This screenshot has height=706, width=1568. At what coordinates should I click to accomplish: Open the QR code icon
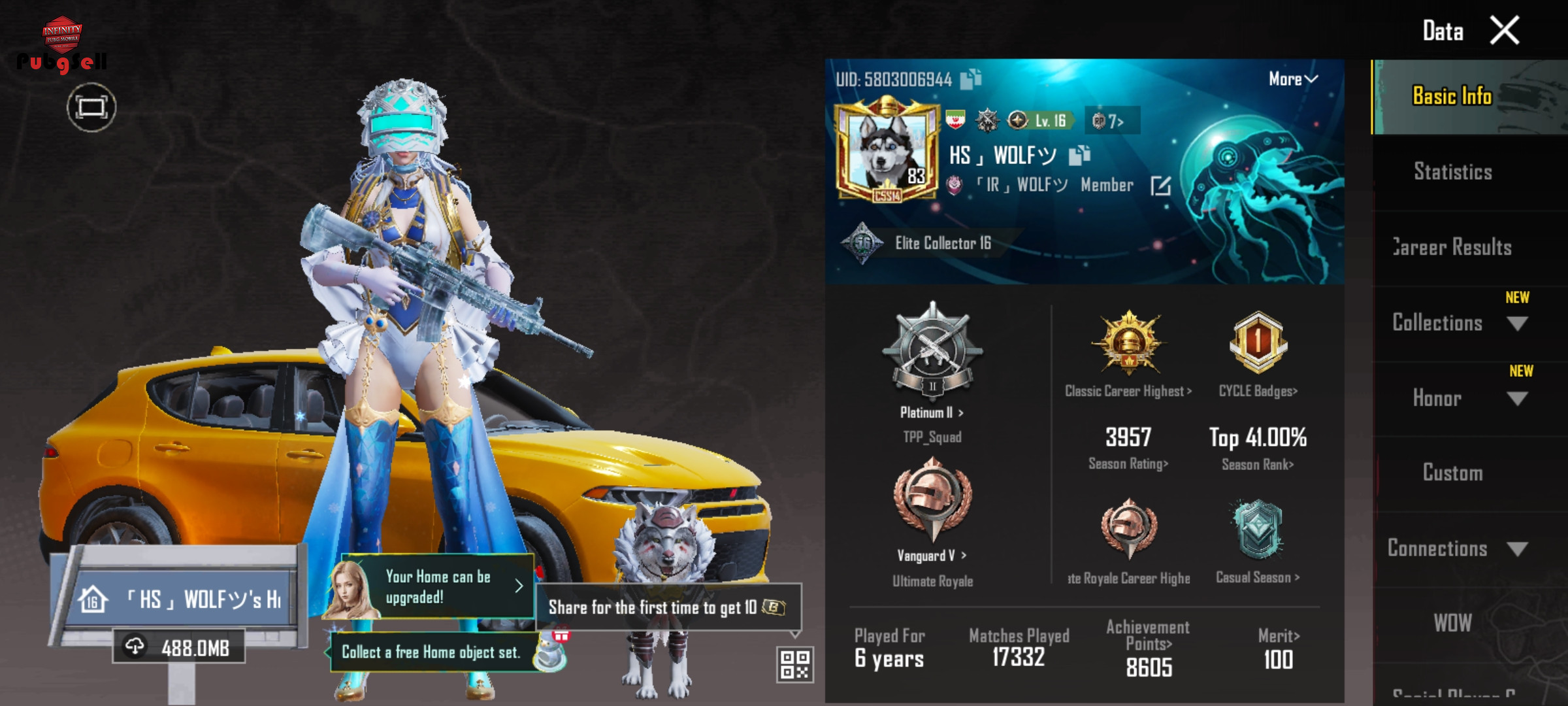coord(794,664)
